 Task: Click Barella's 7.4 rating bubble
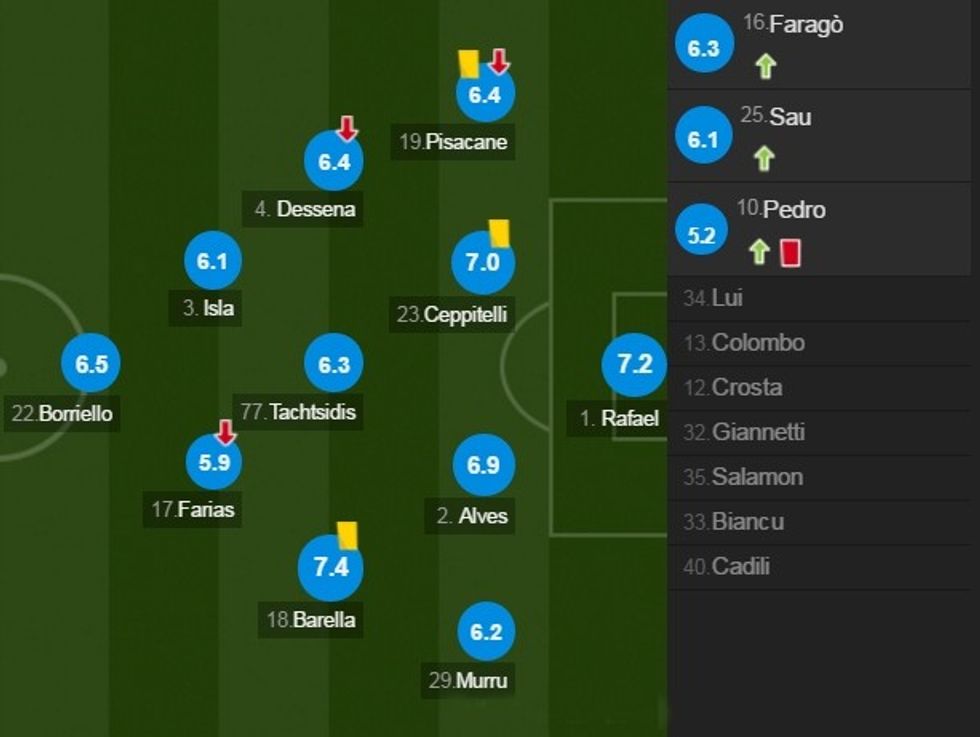[331, 568]
